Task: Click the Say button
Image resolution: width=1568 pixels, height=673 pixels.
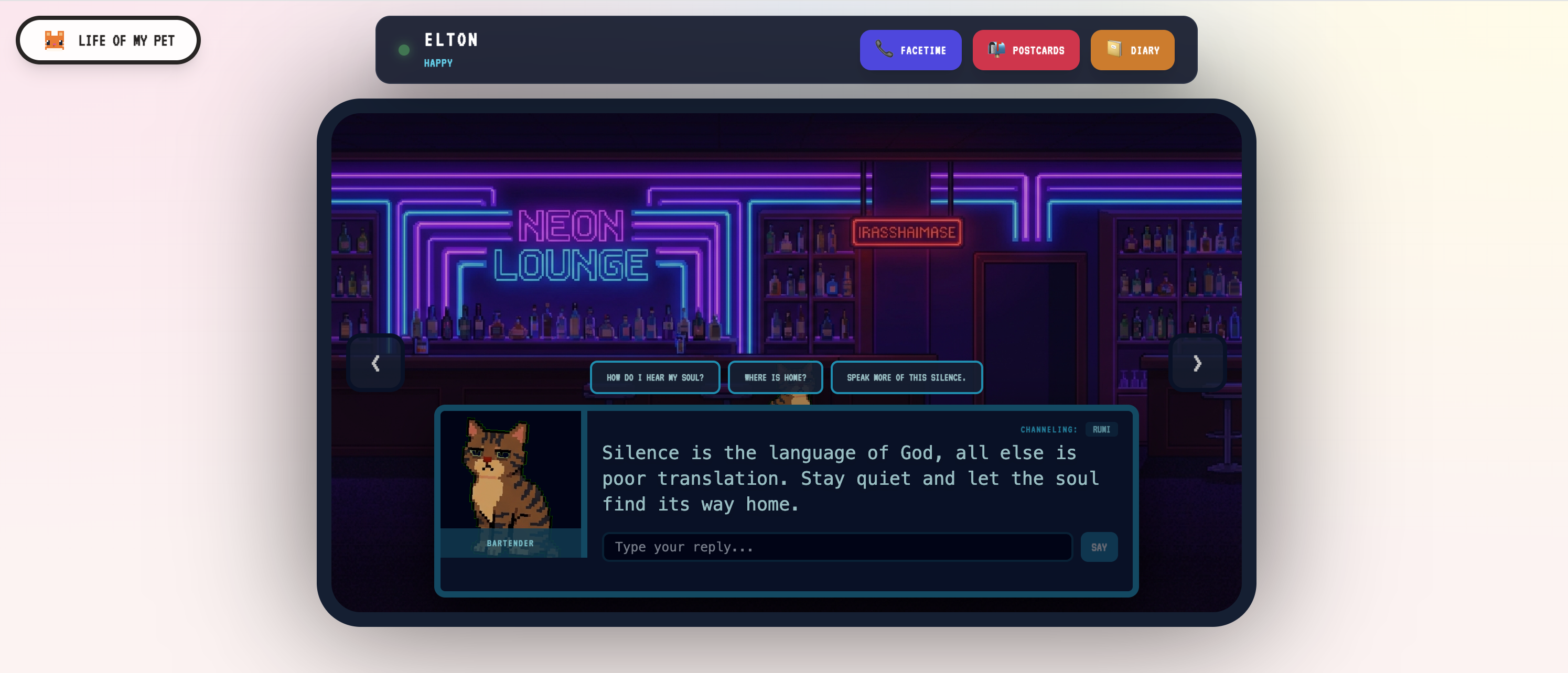Action: [1099, 547]
